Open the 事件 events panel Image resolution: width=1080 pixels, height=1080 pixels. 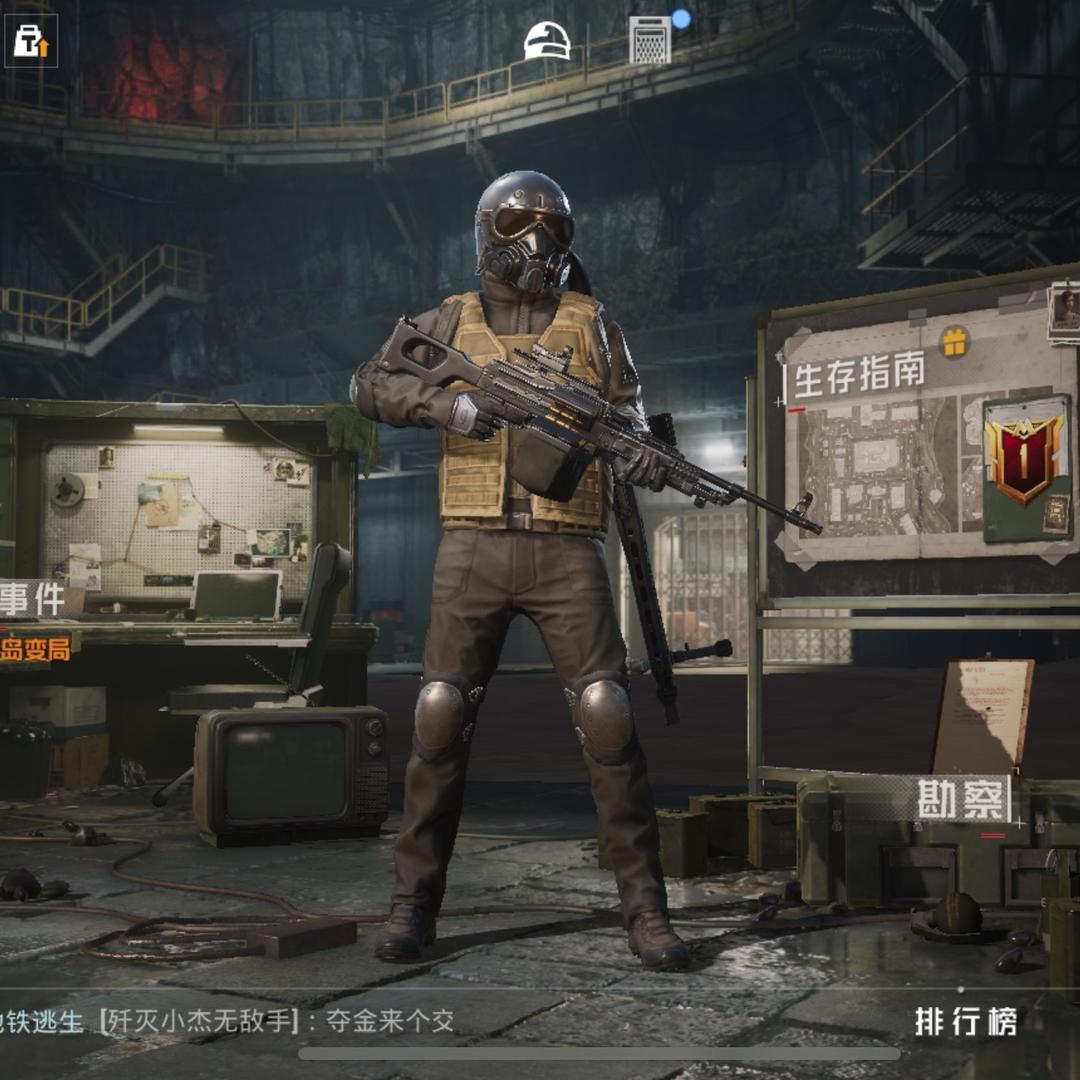(x=34, y=599)
